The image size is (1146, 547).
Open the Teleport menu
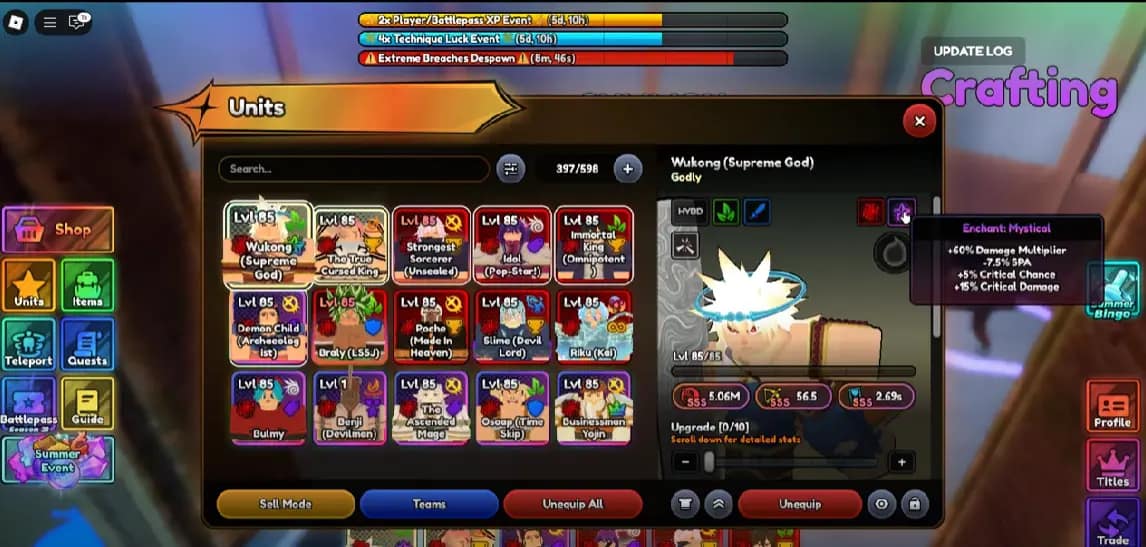tap(29, 344)
